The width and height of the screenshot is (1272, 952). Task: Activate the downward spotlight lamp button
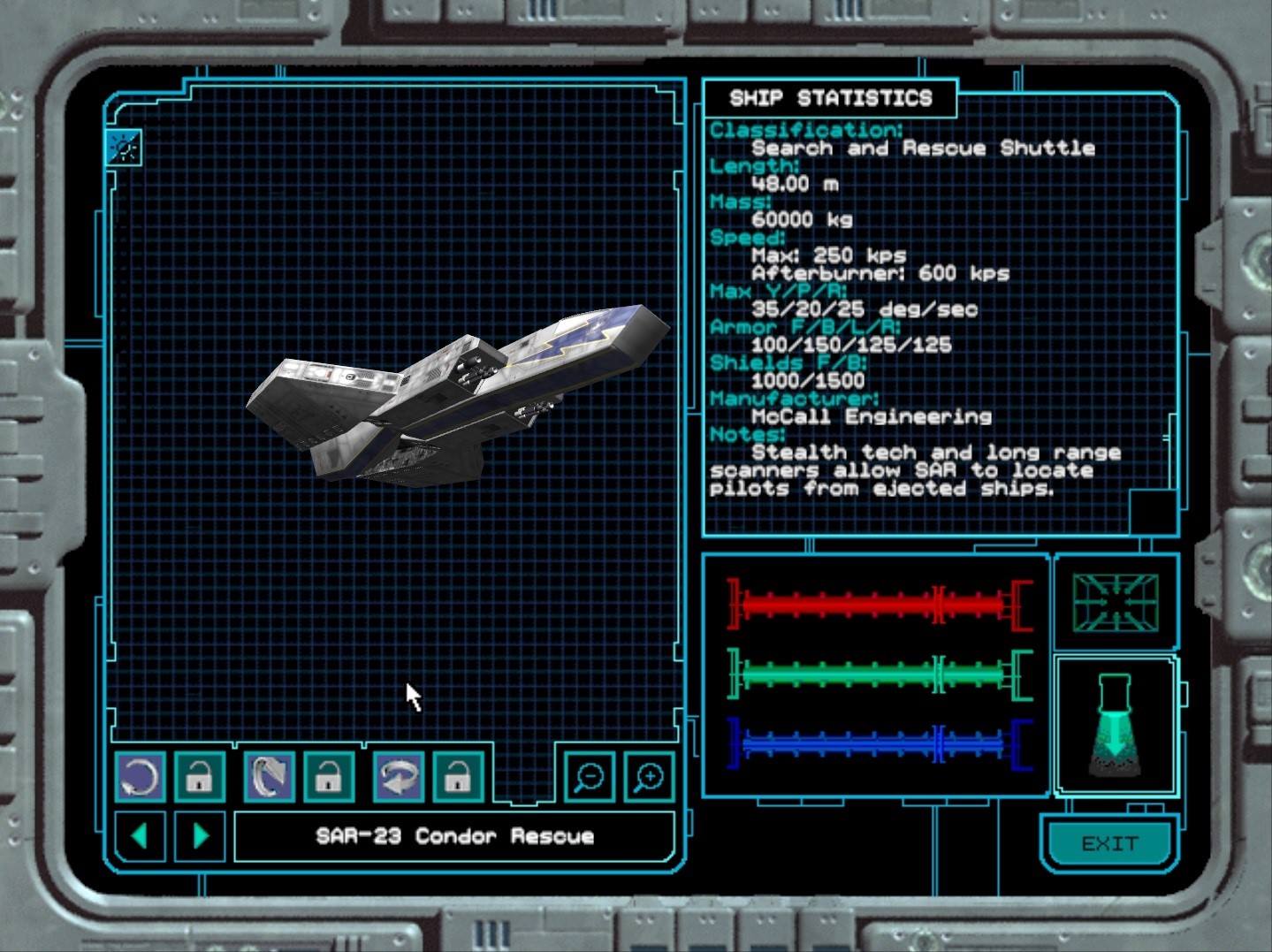point(1115,727)
